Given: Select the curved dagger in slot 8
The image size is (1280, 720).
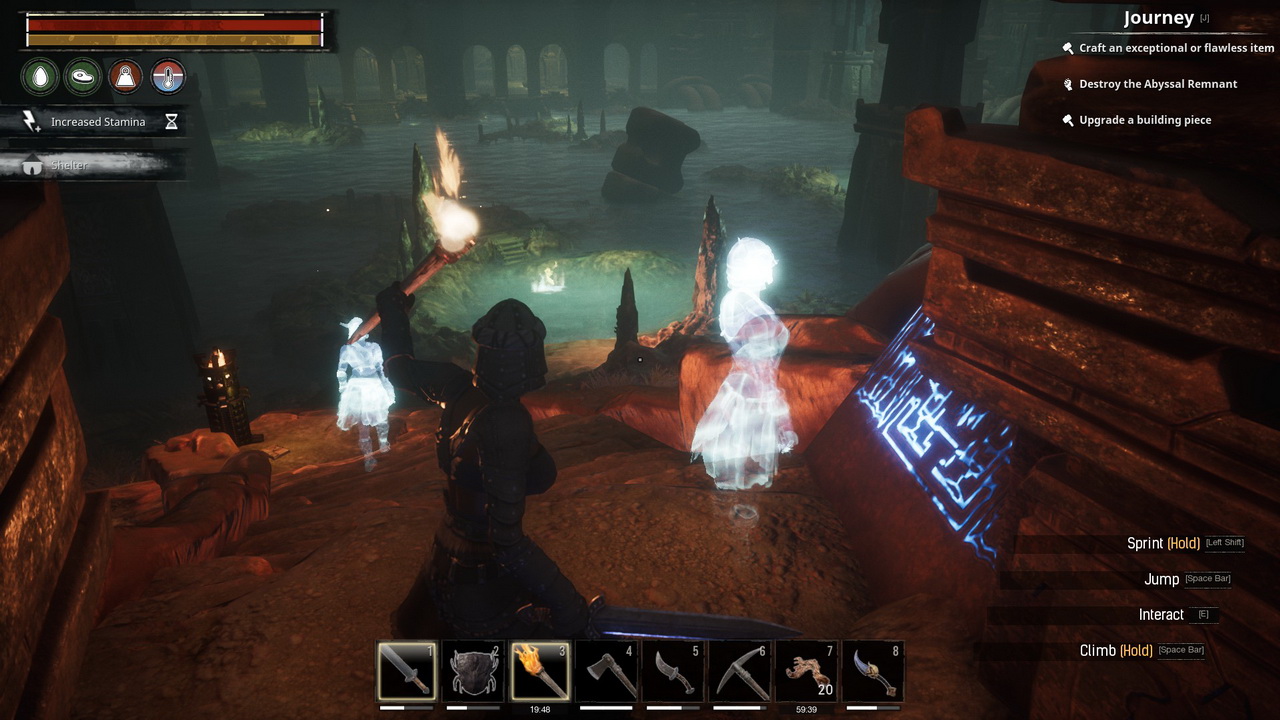Looking at the screenshot, I should [x=873, y=671].
